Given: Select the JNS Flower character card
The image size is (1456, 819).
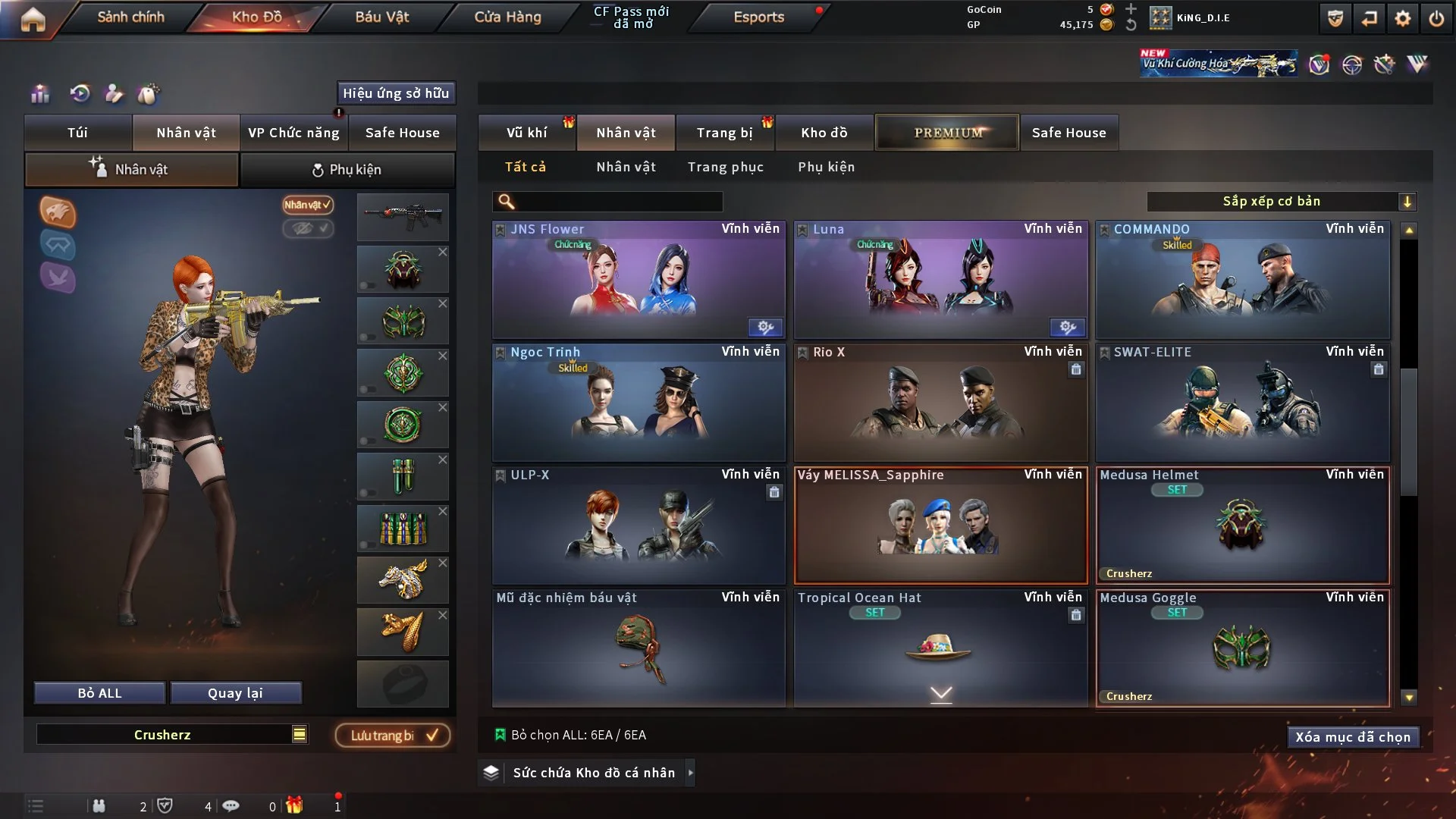Looking at the screenshot, I should [639, 280].
